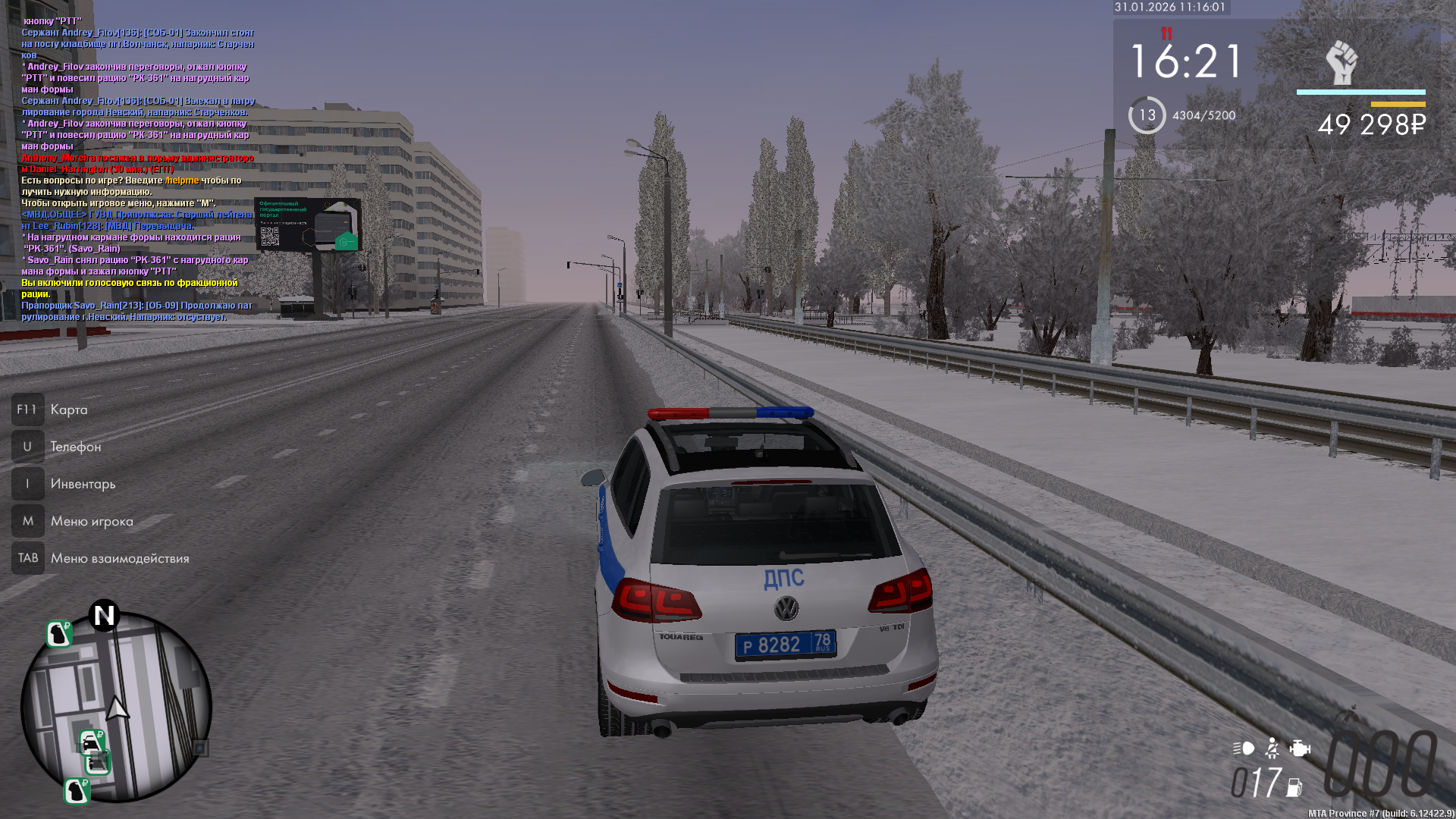
Task: Select the fist weapon icon
Action: click(x=1341, y=63)
